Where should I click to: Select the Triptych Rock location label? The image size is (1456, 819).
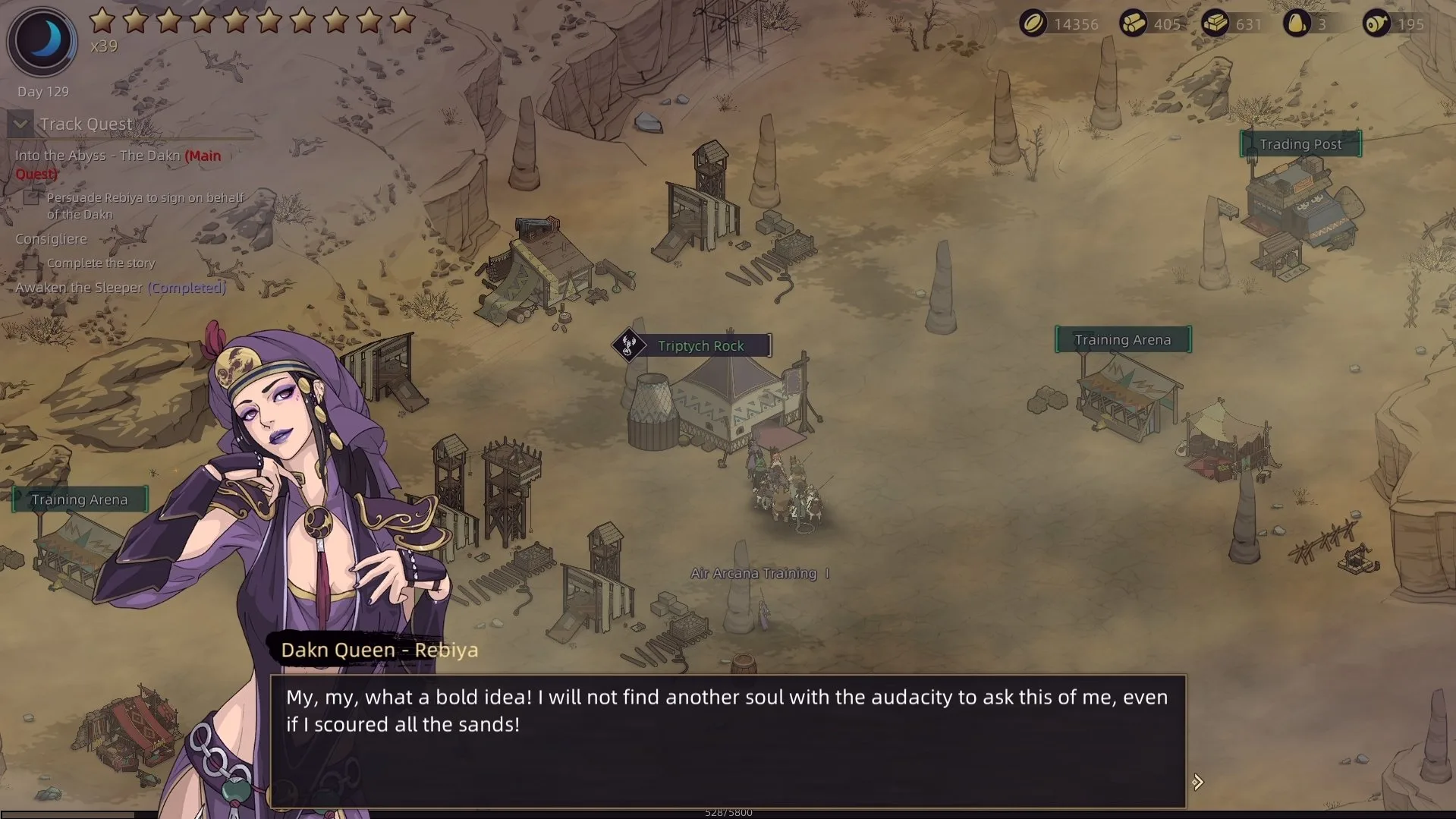tap(700, 346)
